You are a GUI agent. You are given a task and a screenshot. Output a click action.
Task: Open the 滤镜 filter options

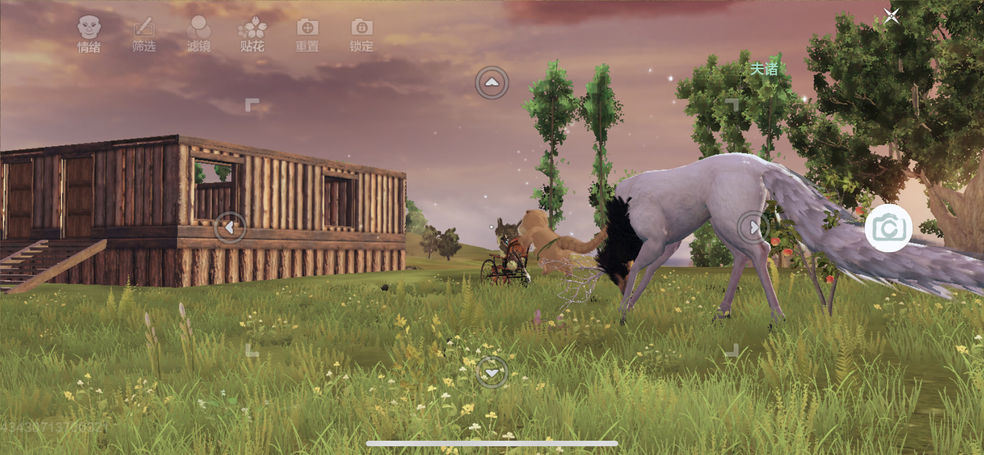(x=198, y=32)
